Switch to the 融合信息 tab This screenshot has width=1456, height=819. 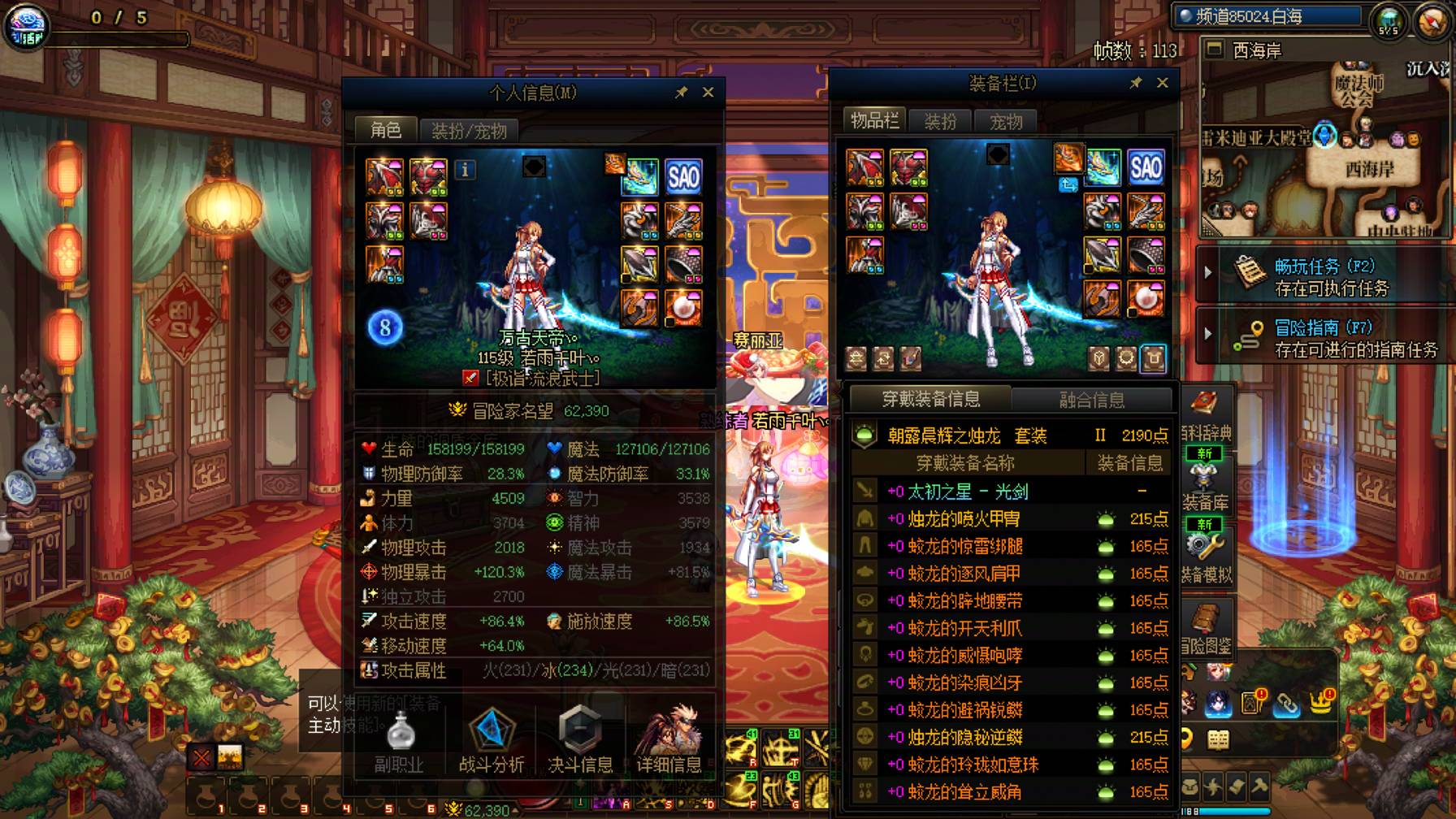pos(1093,398)
